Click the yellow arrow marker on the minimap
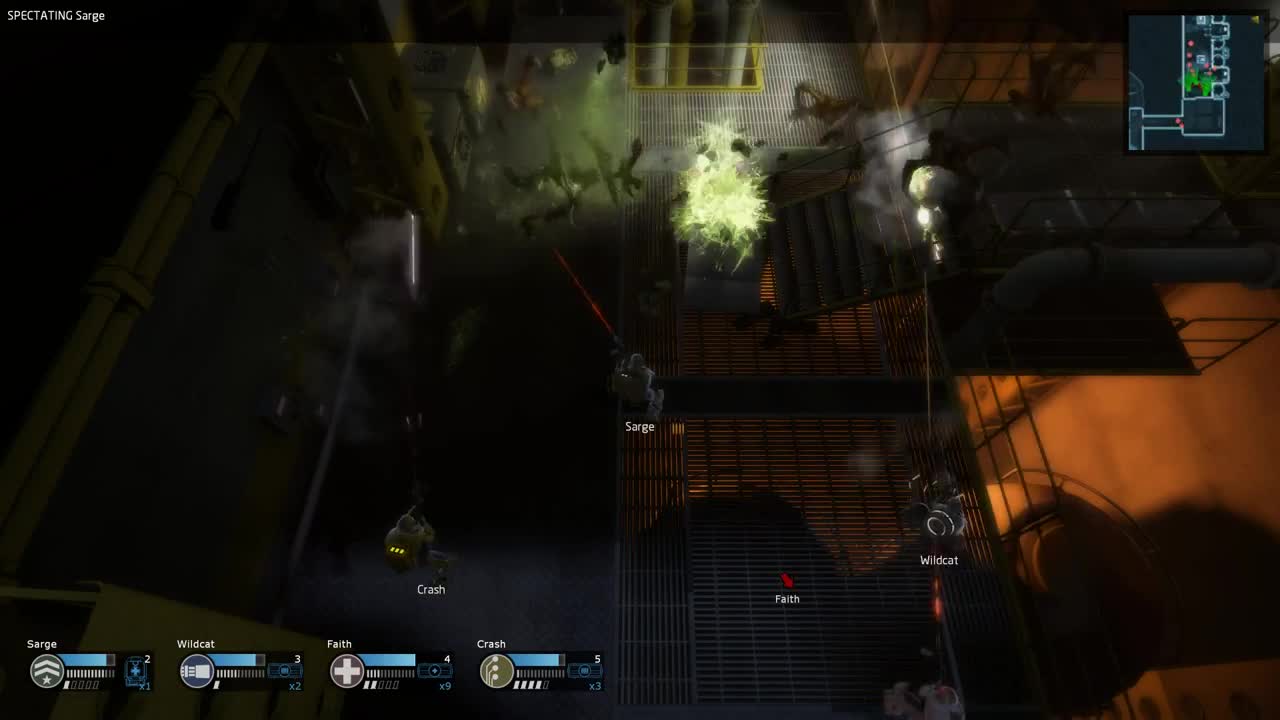The image size is (1280, 720). point(1255,18)
